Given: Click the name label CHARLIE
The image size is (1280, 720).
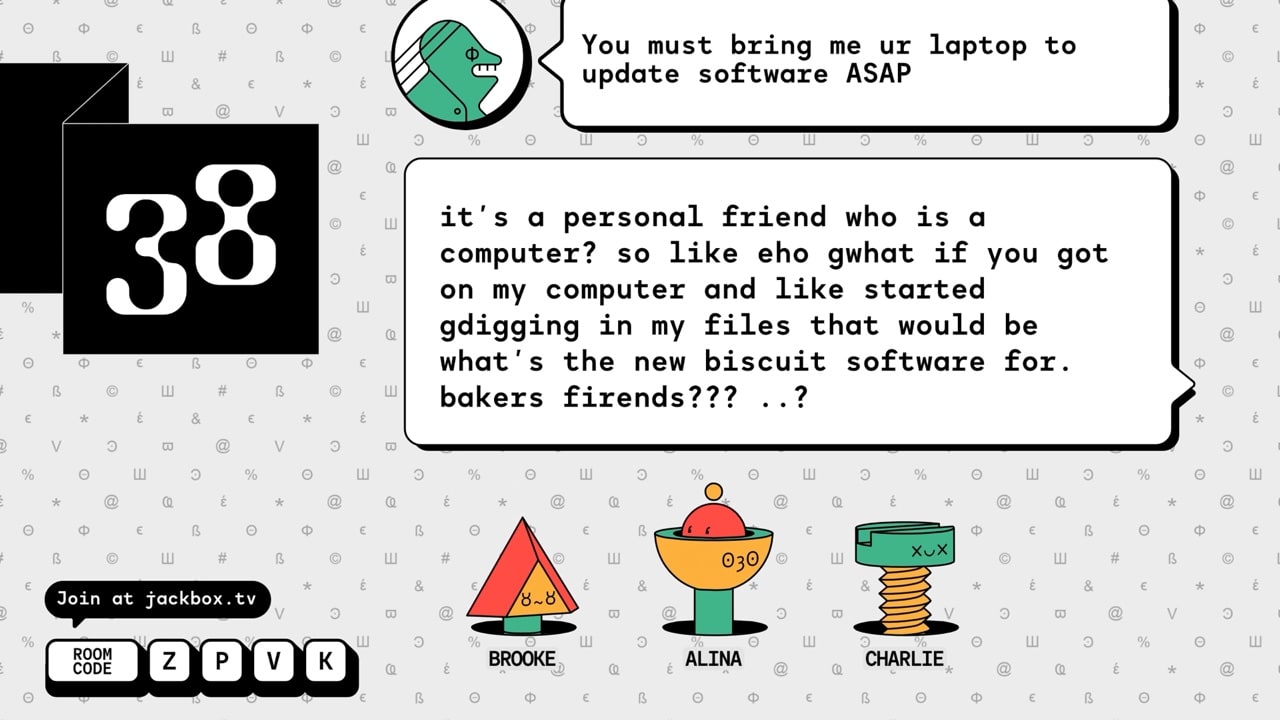Looking at the screenshot, I should (904, 659).
